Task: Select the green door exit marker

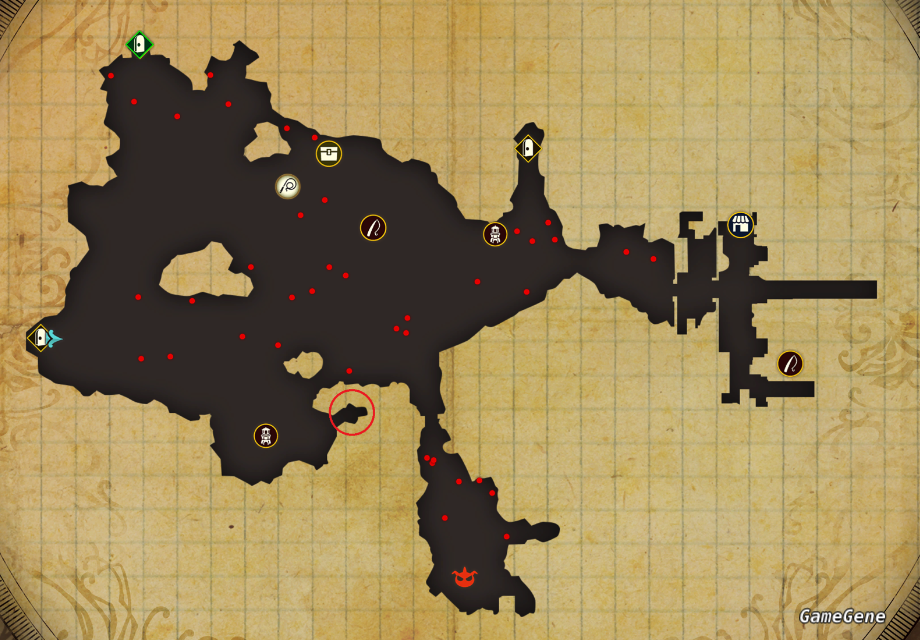Action: [139, 44]
